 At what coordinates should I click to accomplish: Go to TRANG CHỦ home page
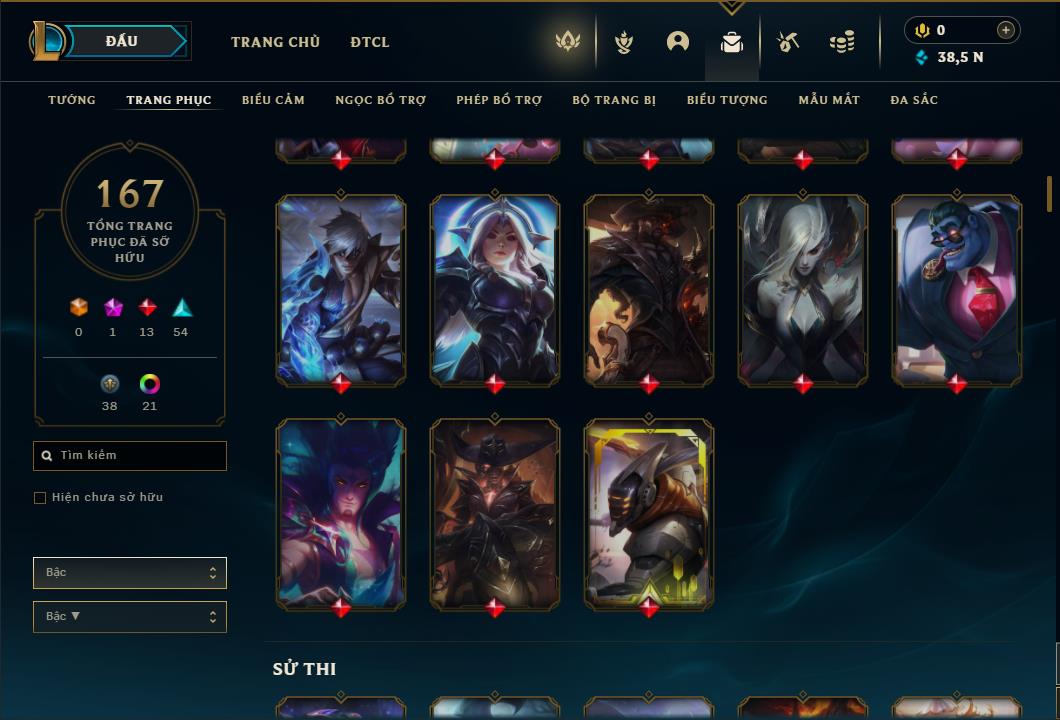pos(275,42)
